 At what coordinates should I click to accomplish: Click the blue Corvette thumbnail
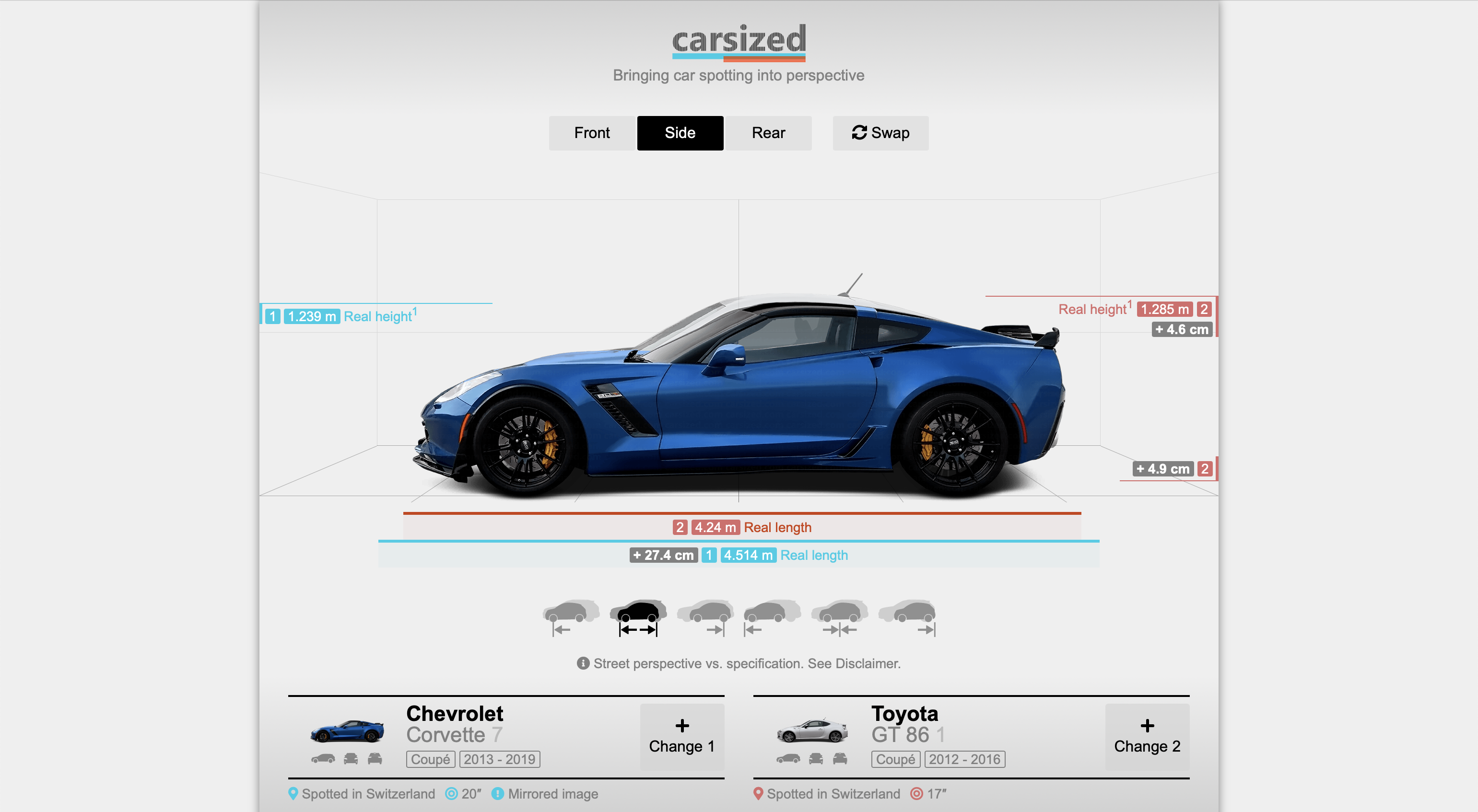347,731
